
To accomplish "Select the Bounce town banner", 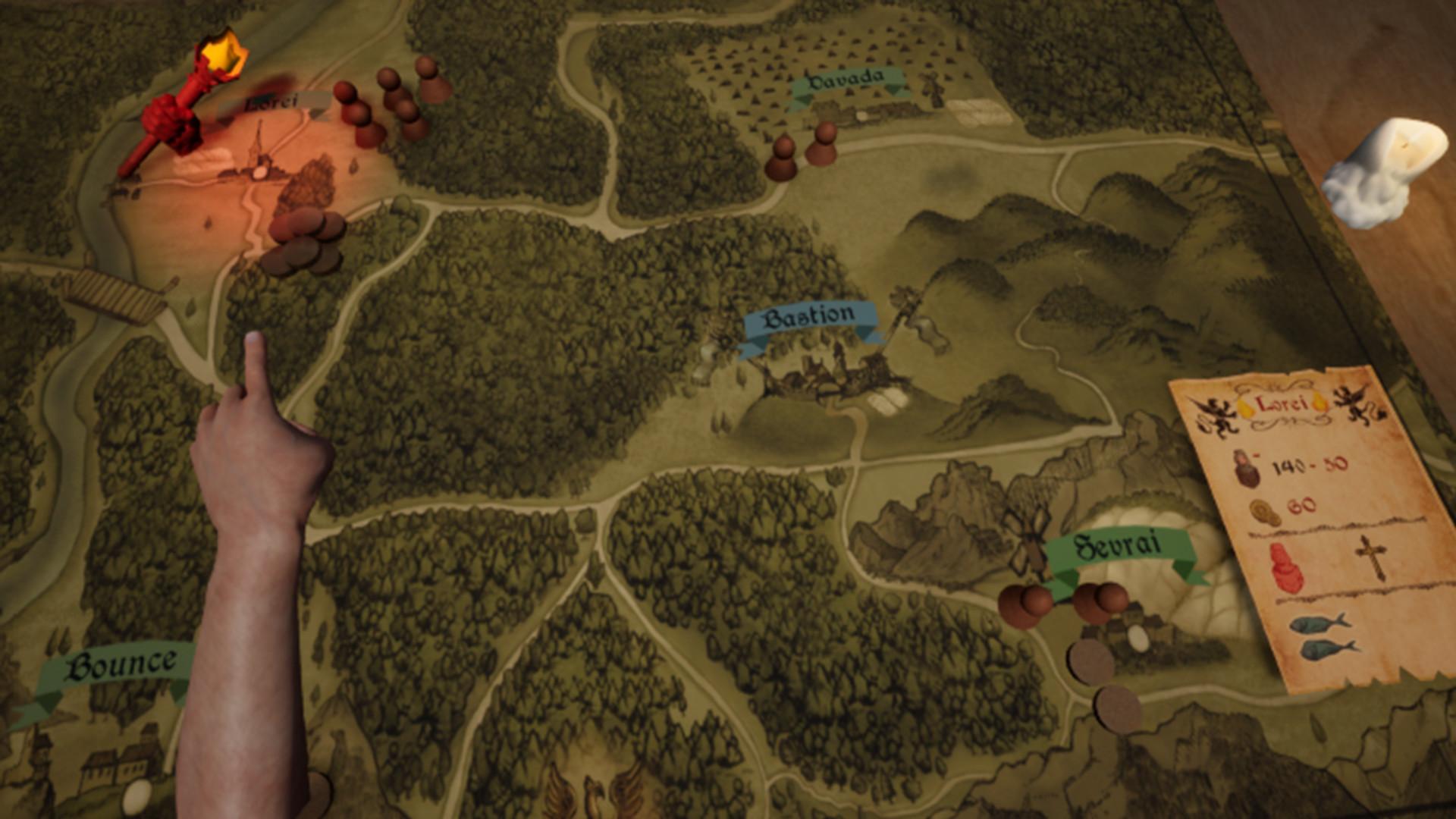I will pos(120,667).
